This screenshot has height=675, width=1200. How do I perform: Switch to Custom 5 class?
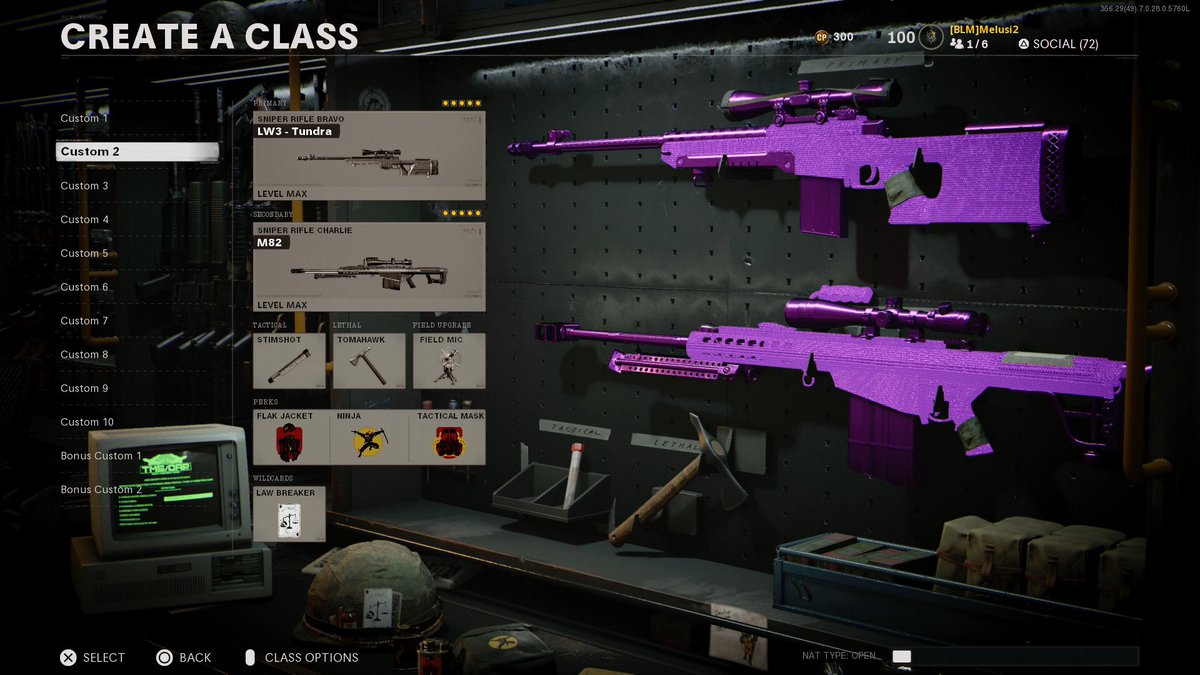coord(85,253)
